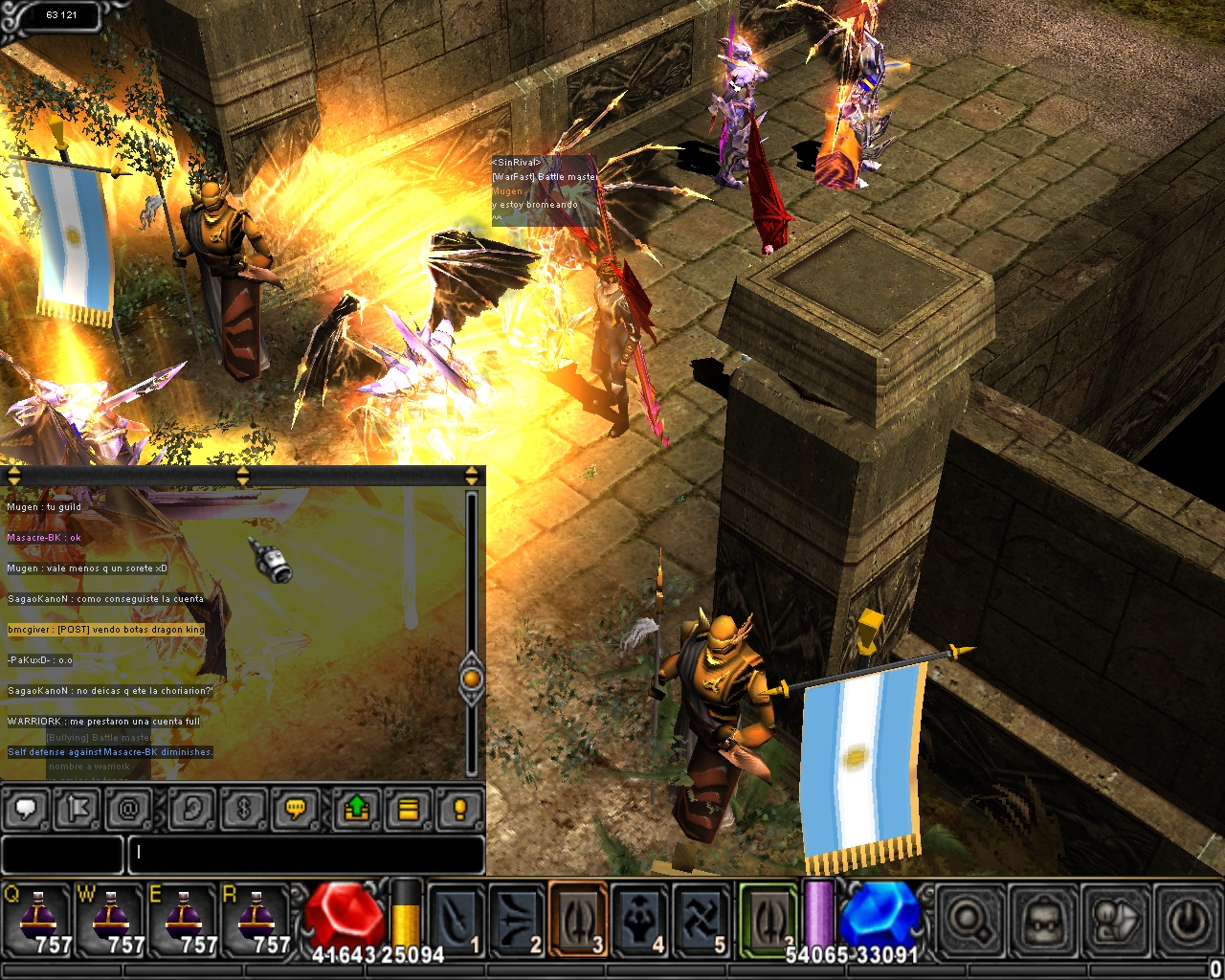Enable the ear whisper button
This screenshot has width=1225, height=980.
pyautogui.click(x=191, y=810)
